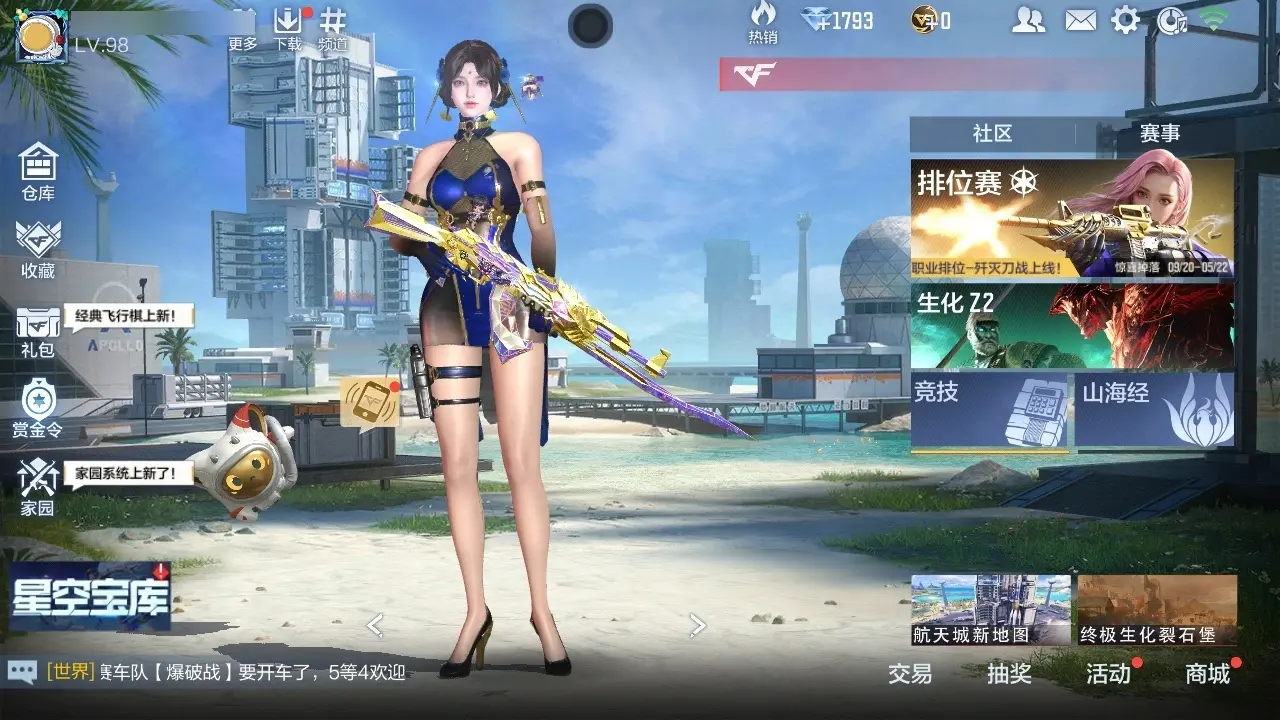Open the 商城 store
This screenshot has width=1280, height=720.
pyautogui.click(x=1208, y=674)
